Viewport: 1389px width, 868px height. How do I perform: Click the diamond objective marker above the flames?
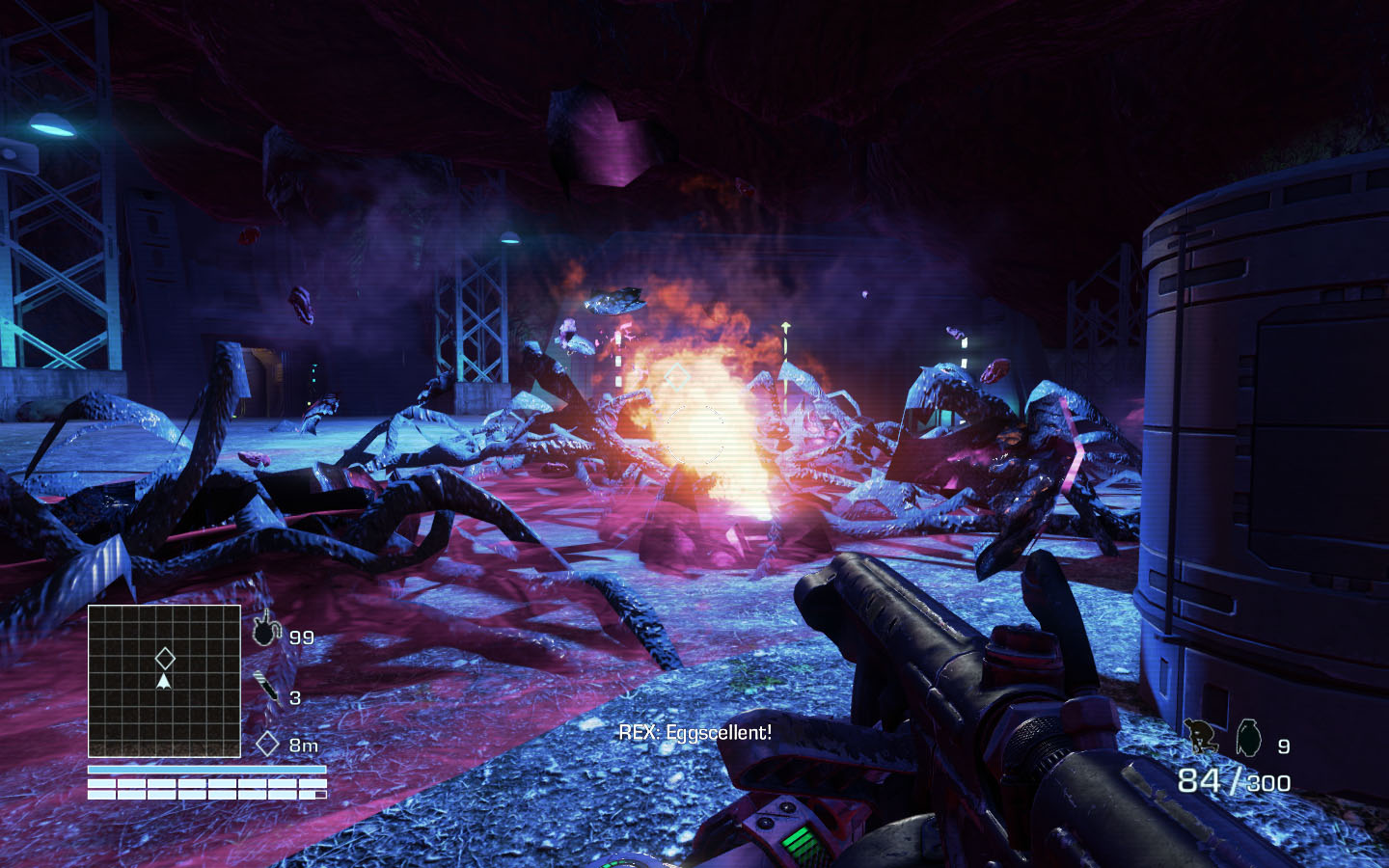pos(678,376)
